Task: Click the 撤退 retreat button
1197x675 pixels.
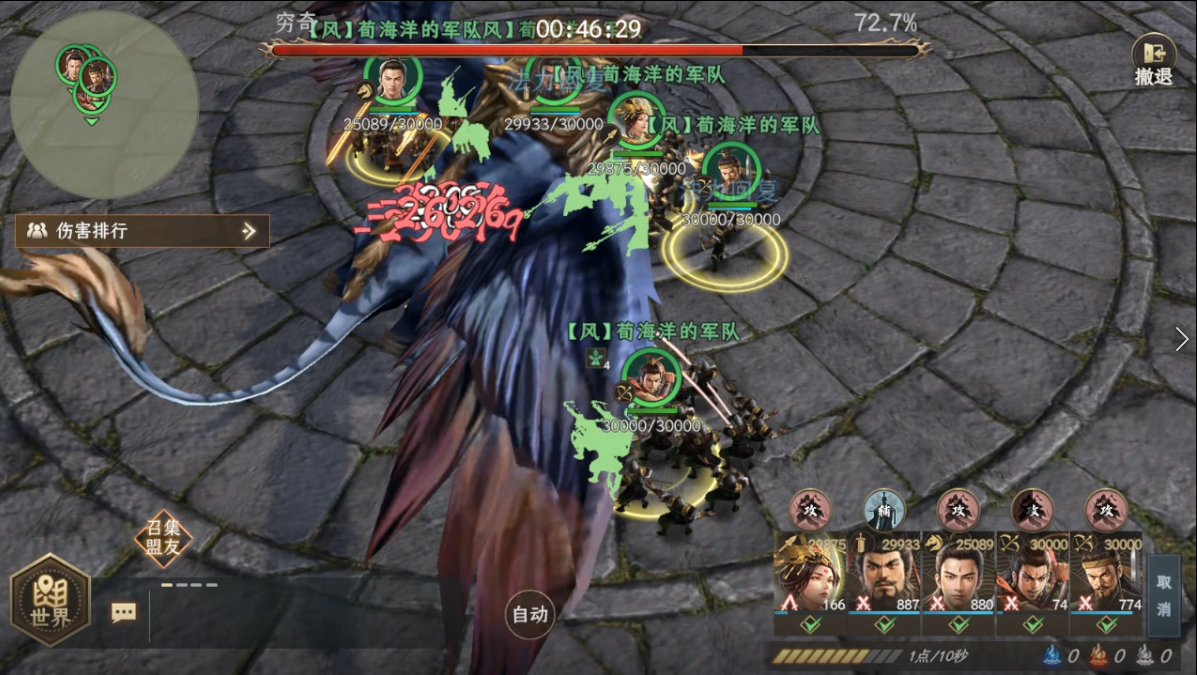Action: click(x=1153, y=60)
